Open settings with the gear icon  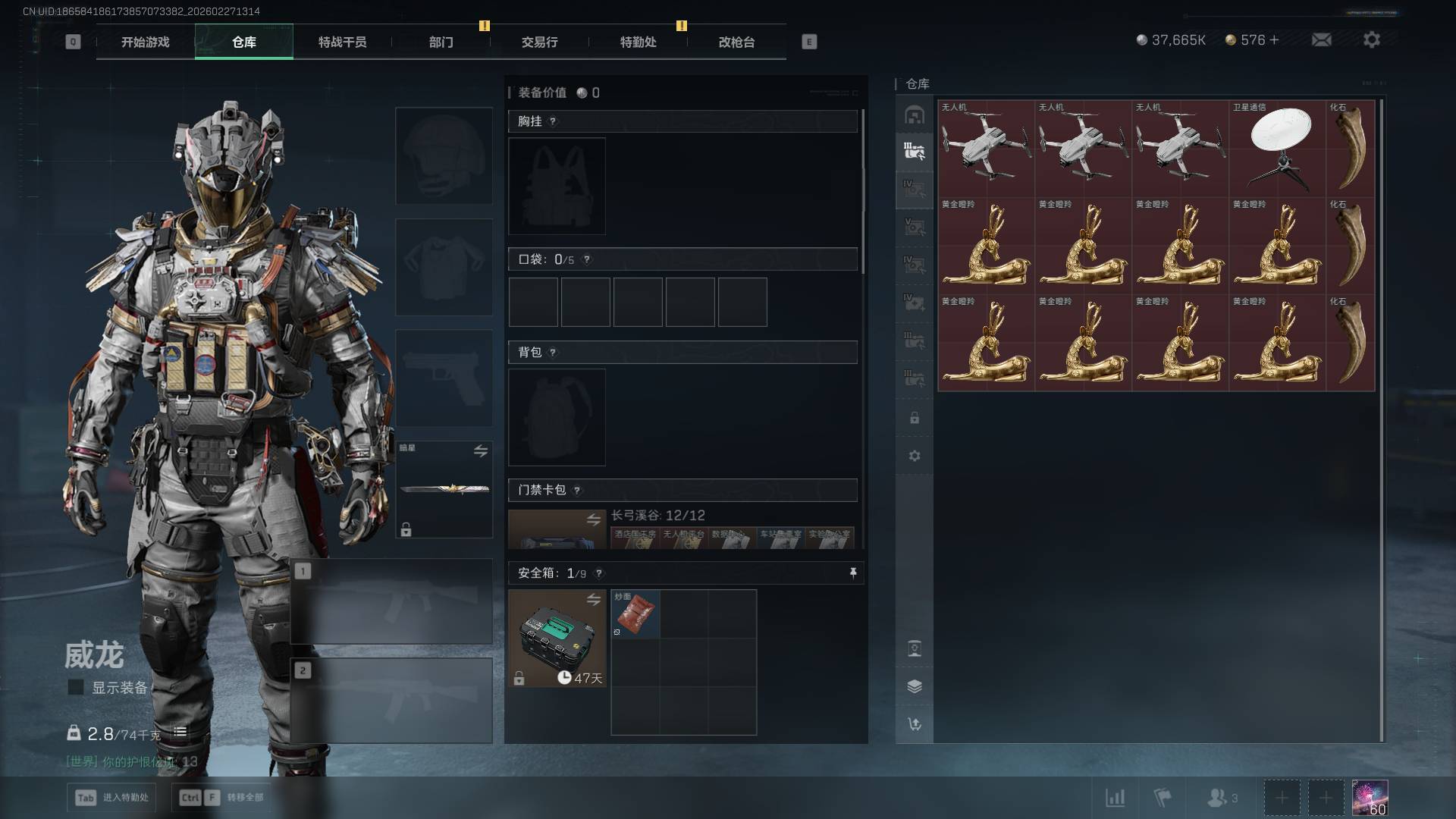[1371, 40]
